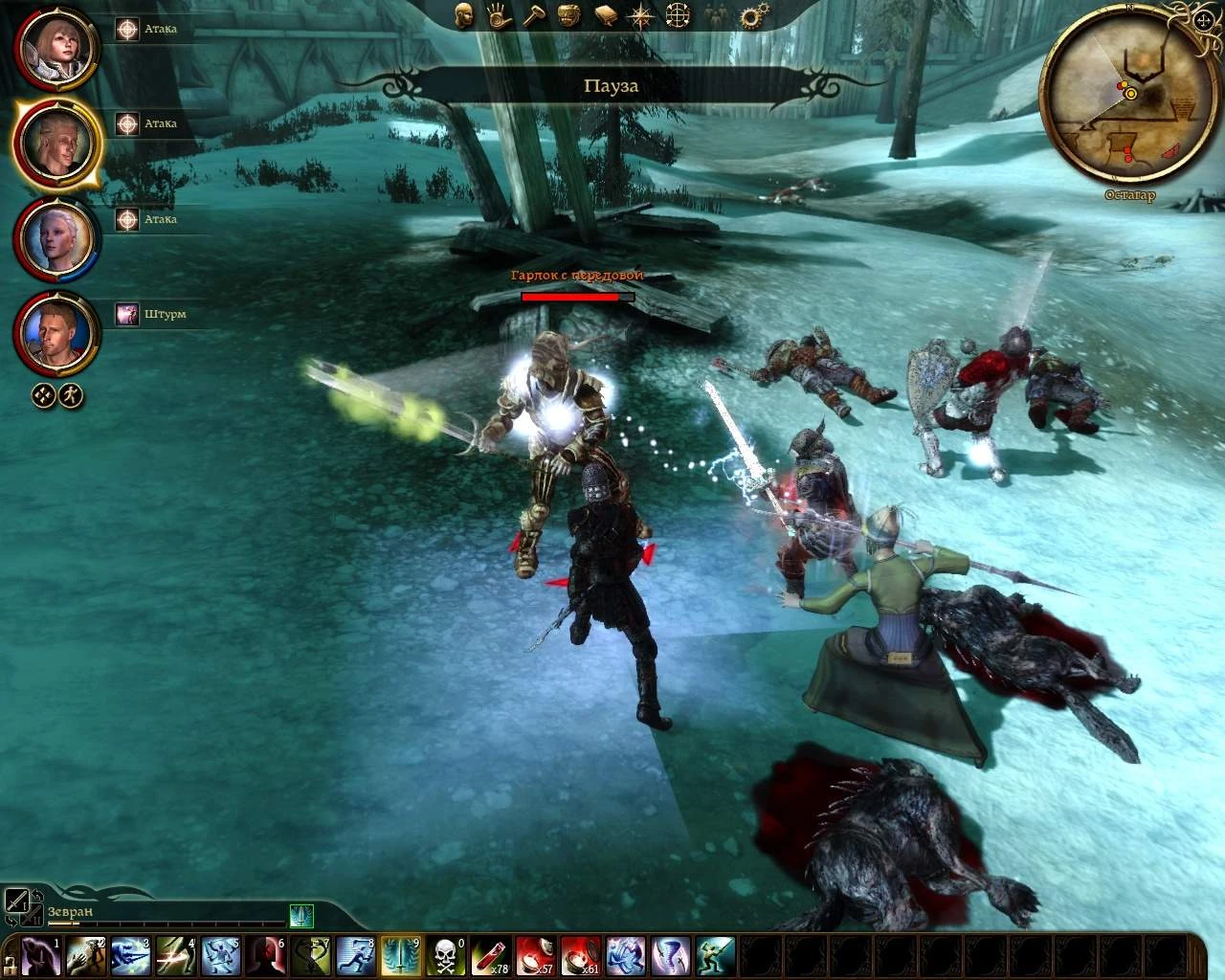This screenshot has width=1225, height=980.
Task: Open the tactics mask menu
Action: (x=570, y=15)
